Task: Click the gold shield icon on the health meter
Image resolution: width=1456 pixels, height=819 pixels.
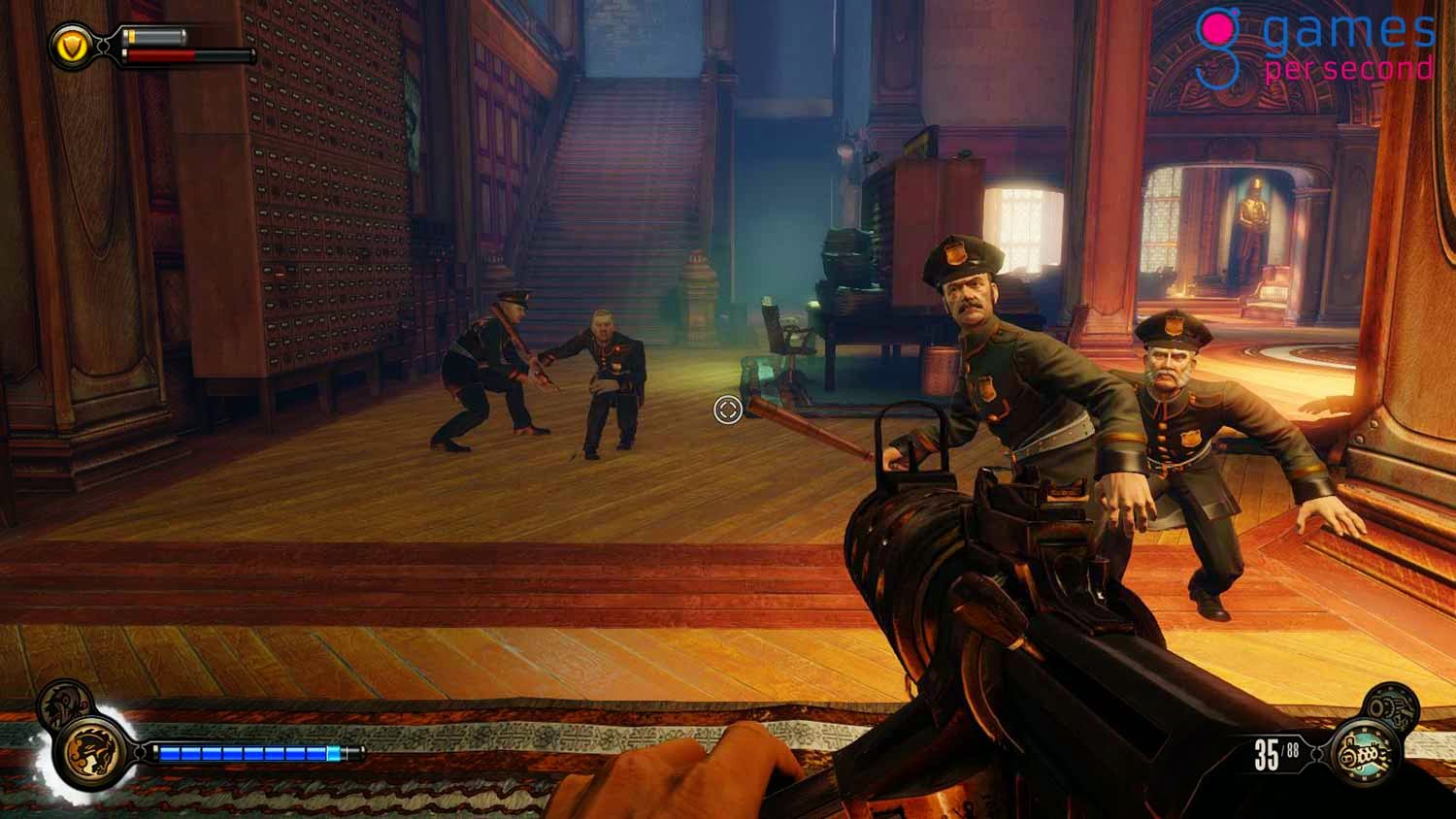Action: click(x=73, y=44)
